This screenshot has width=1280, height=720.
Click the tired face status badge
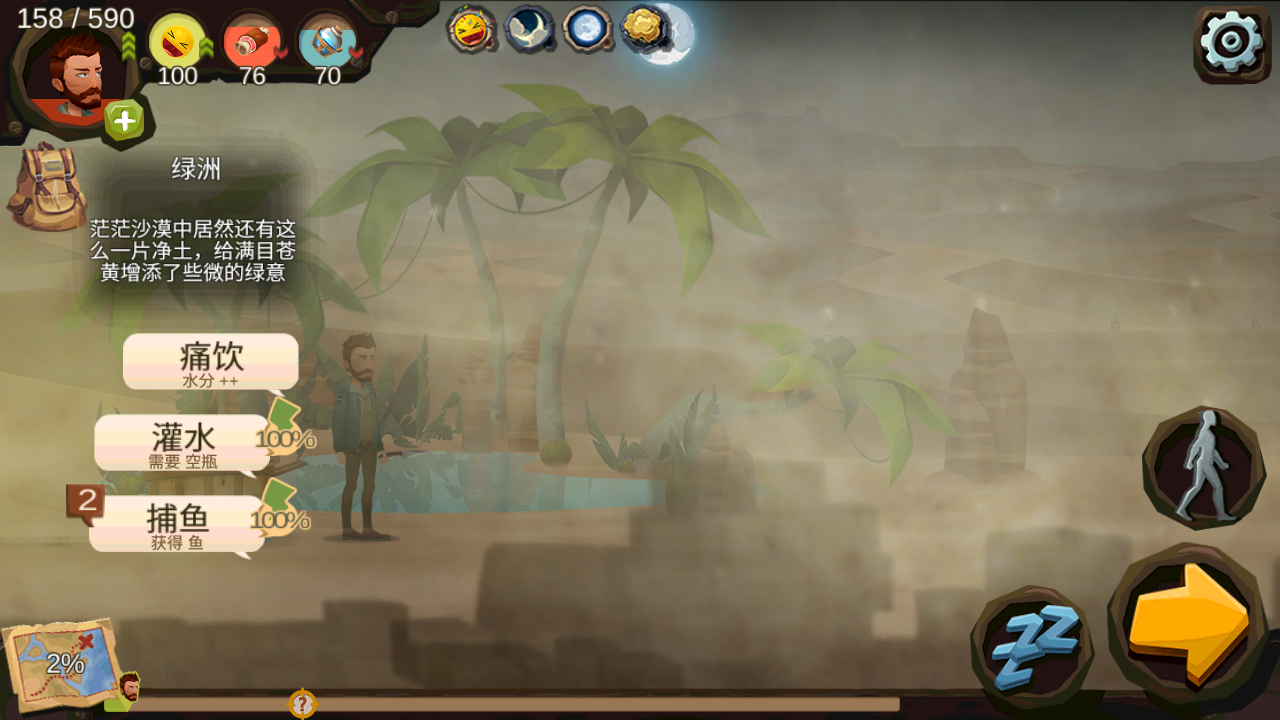pyautogui.click(x=470, y=29)
